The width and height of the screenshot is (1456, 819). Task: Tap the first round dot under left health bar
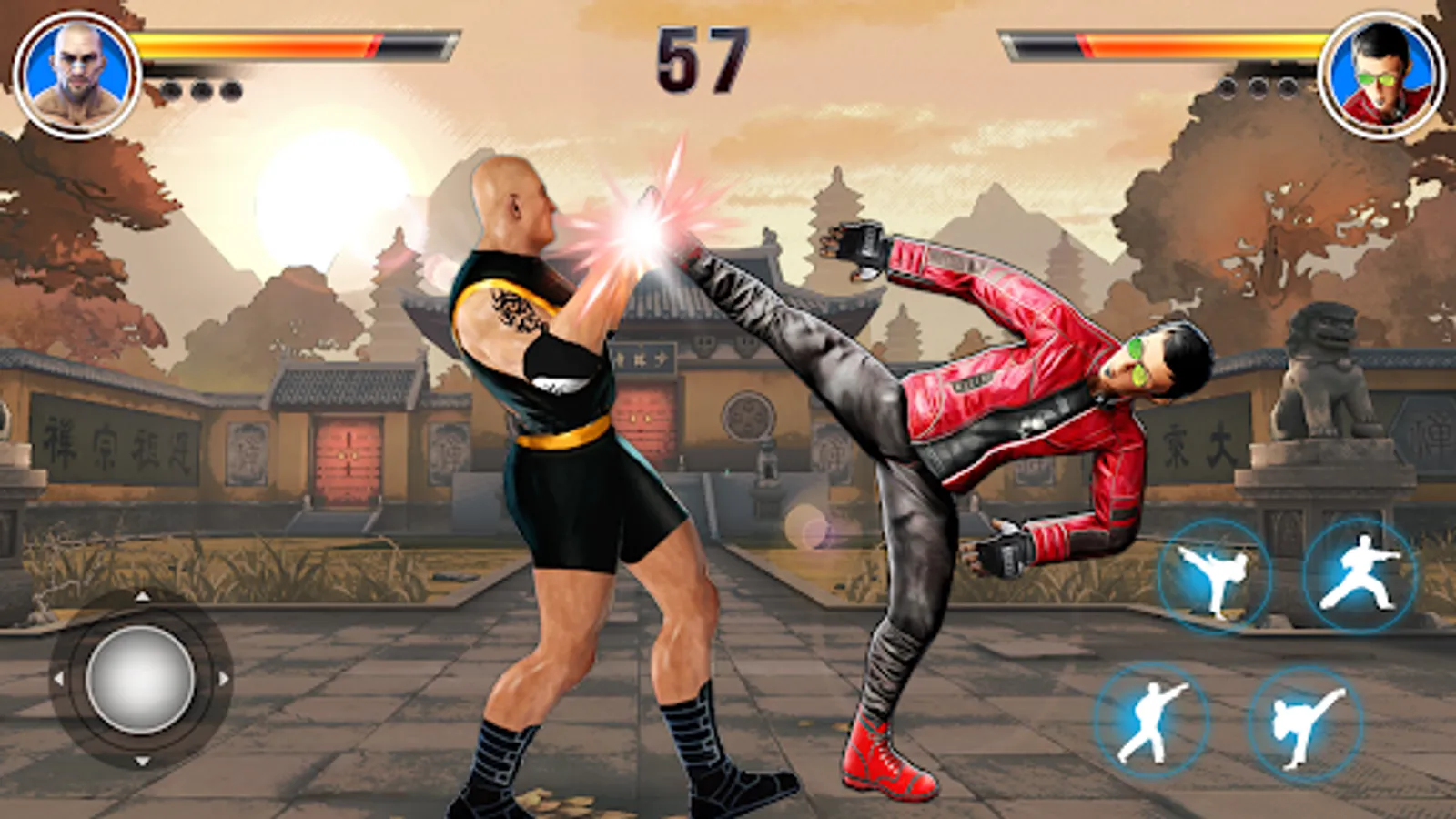point(169,89)
